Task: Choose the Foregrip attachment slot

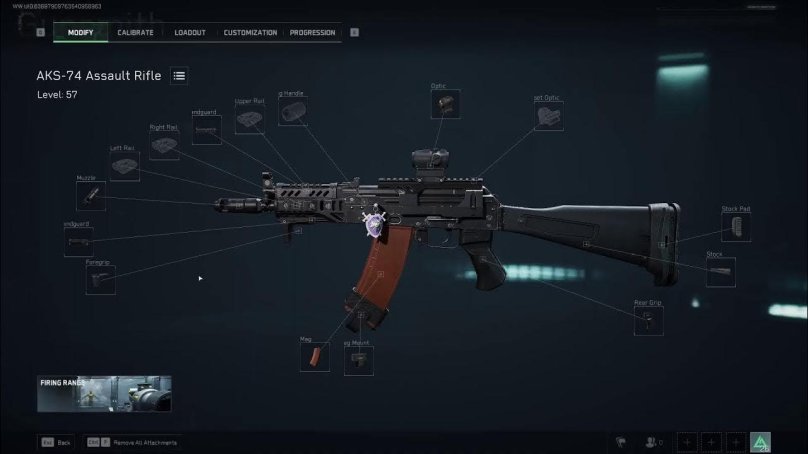Action: tap(100, 280)
